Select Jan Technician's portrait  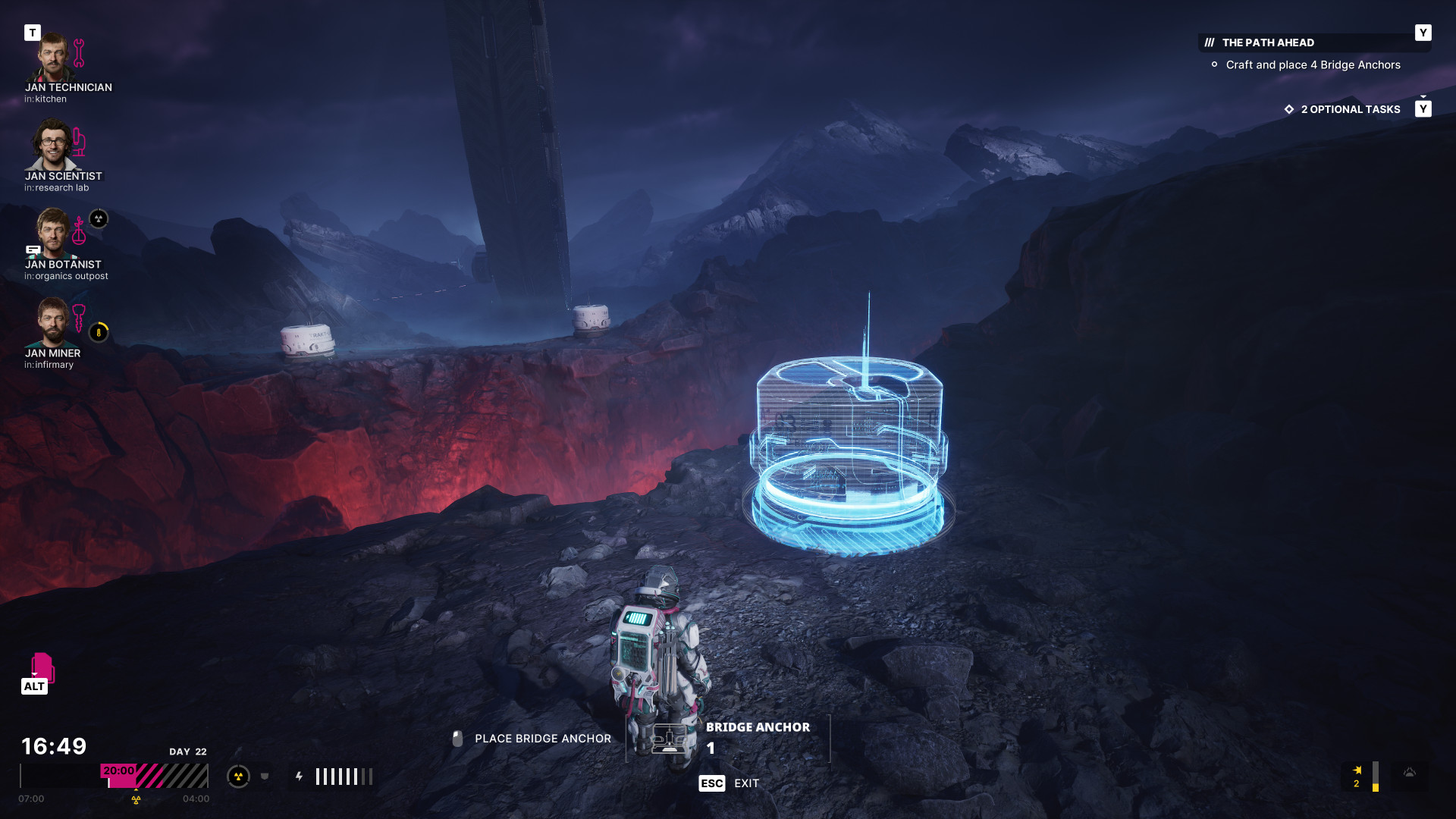pos(52,57)
